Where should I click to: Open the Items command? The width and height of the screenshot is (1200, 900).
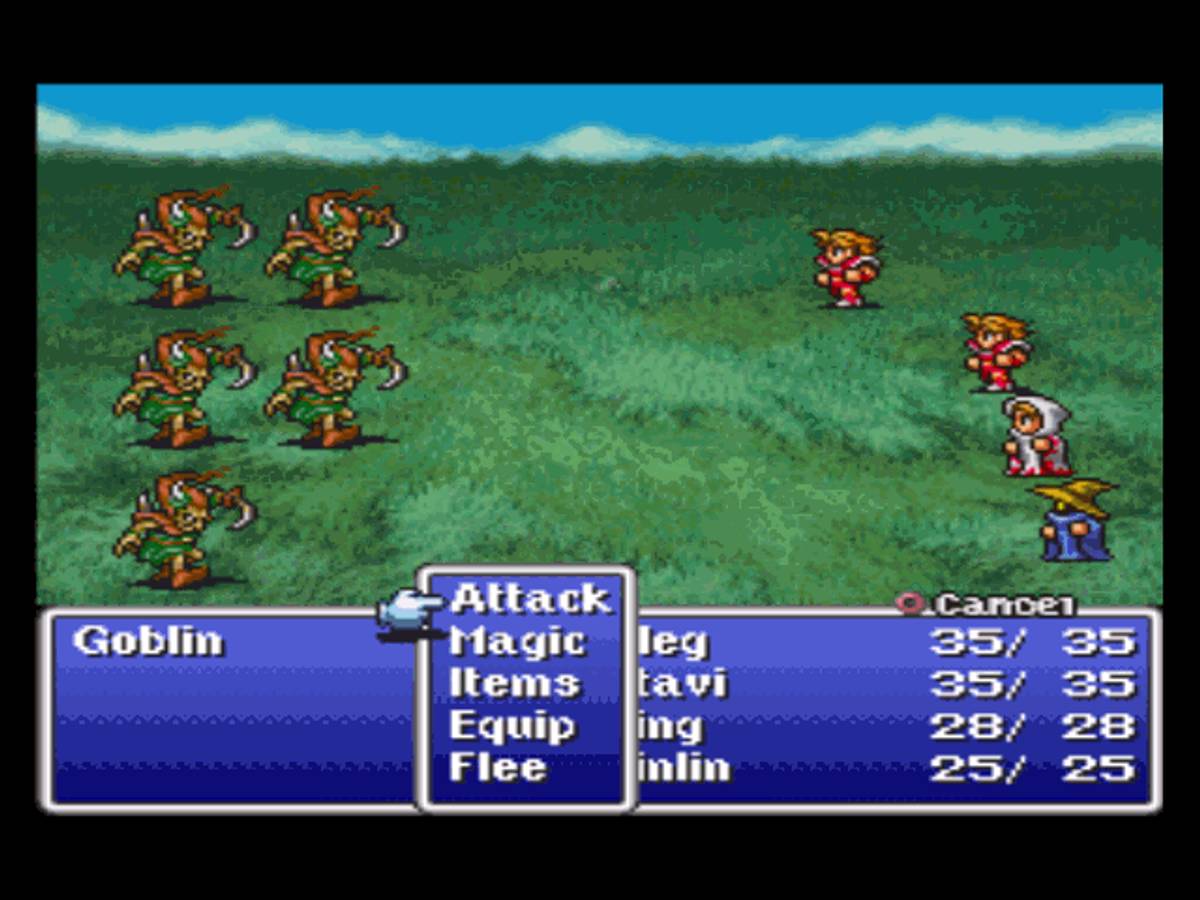coord(514,684)
